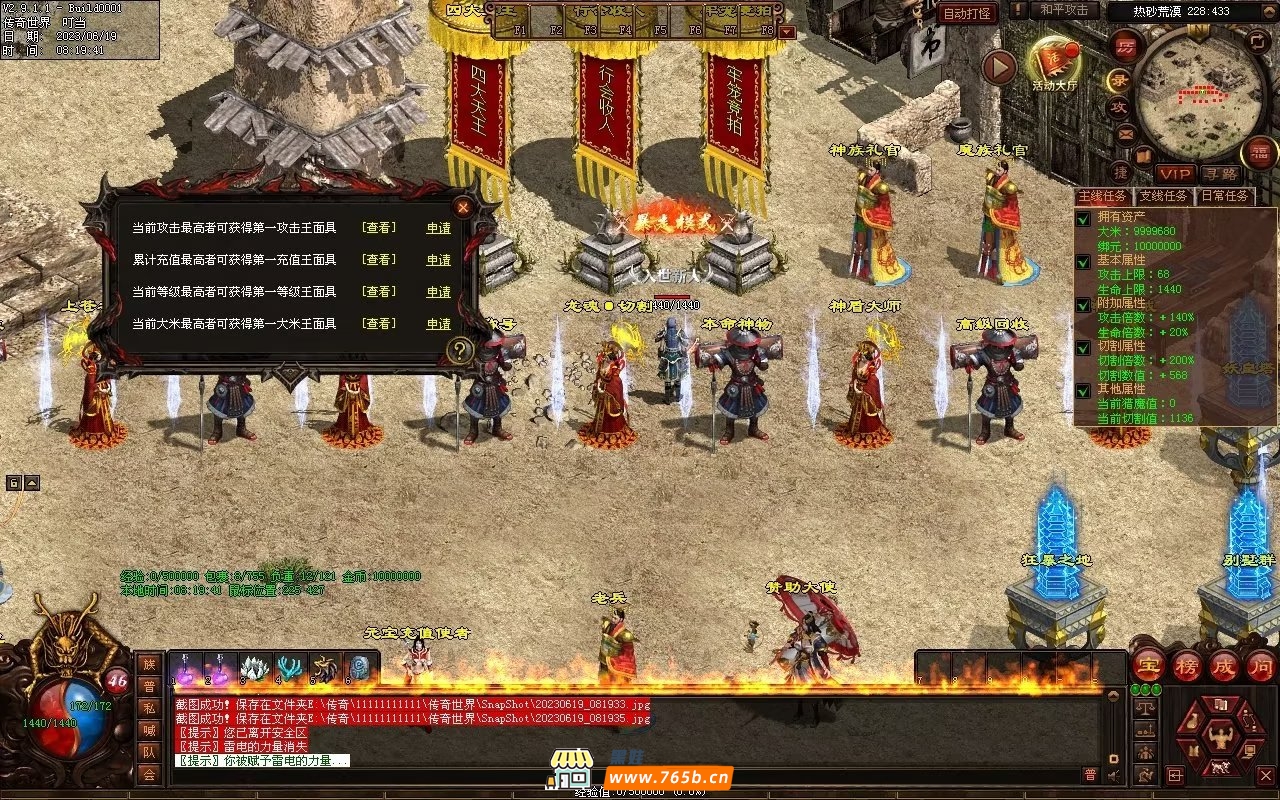This screenshot has width=1280, height=800.
Task: Switch to the 支线任务 side quest tab
Action: [x=1165, y=196]
